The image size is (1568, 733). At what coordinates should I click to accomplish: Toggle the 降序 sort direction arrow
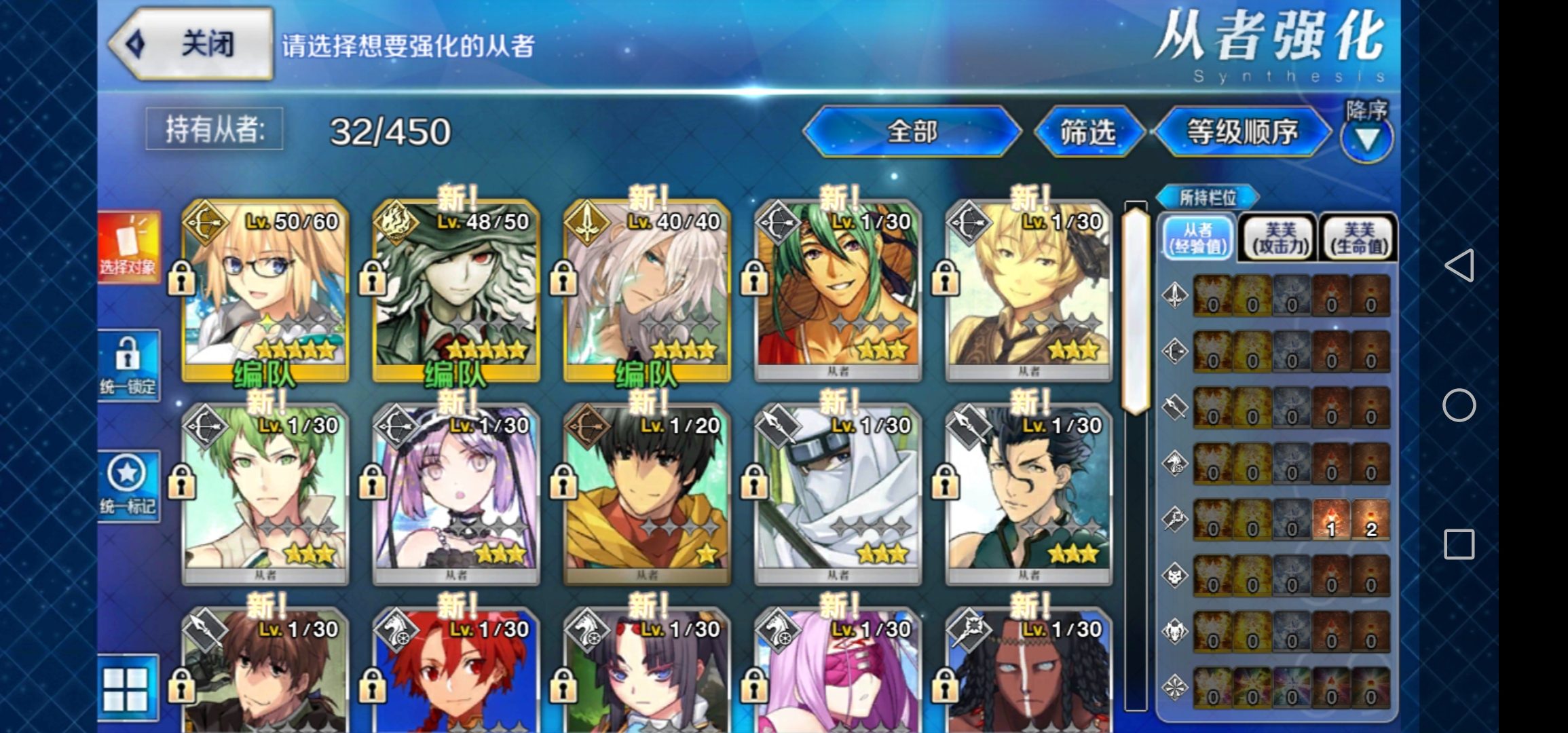click(1366, 138)
